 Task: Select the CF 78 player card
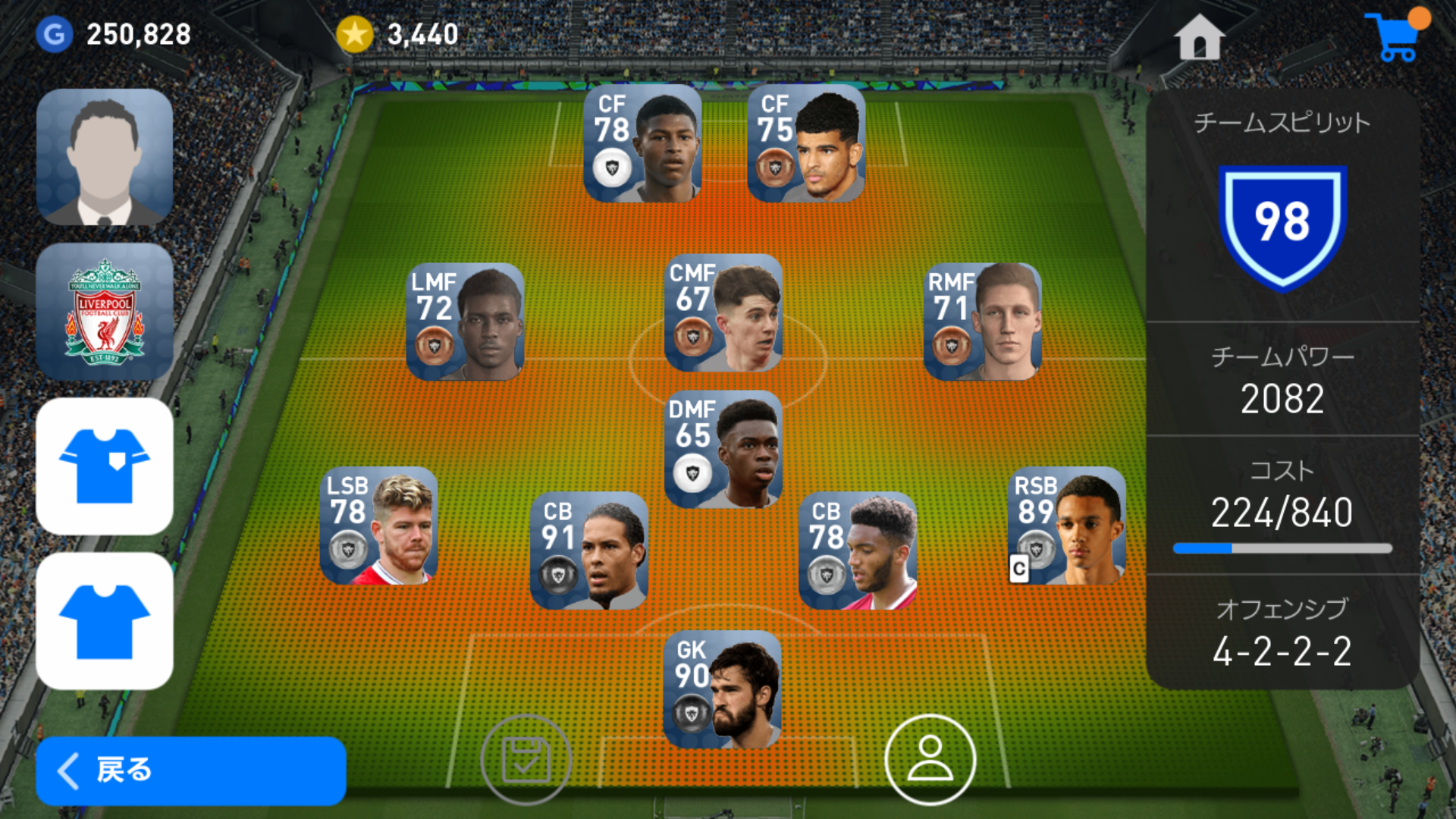(642, 144)
